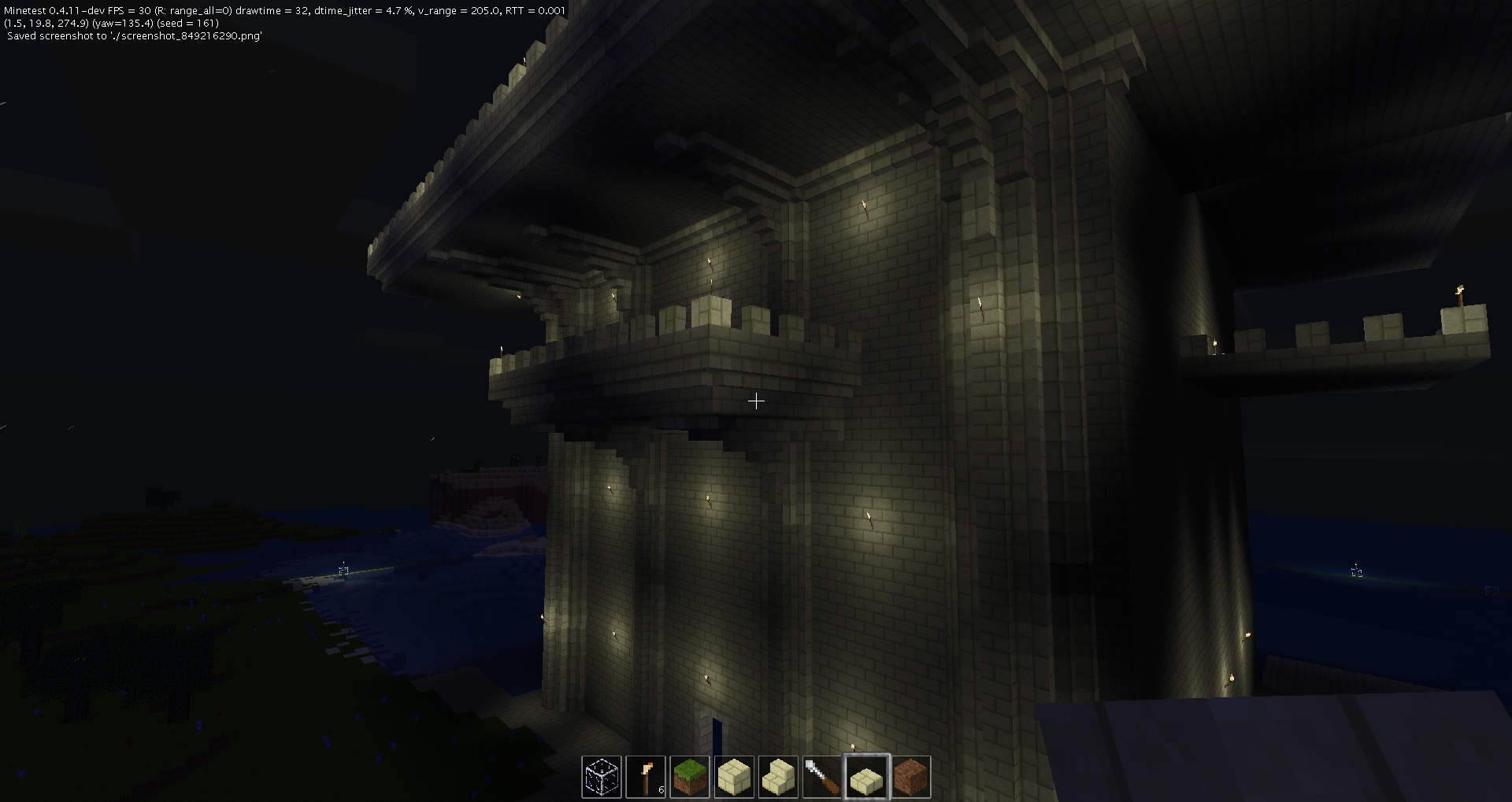The width and height of the screenshot is (1512, 802).
Task: Click the player coordinates debug line
Action: click(47, 24)
